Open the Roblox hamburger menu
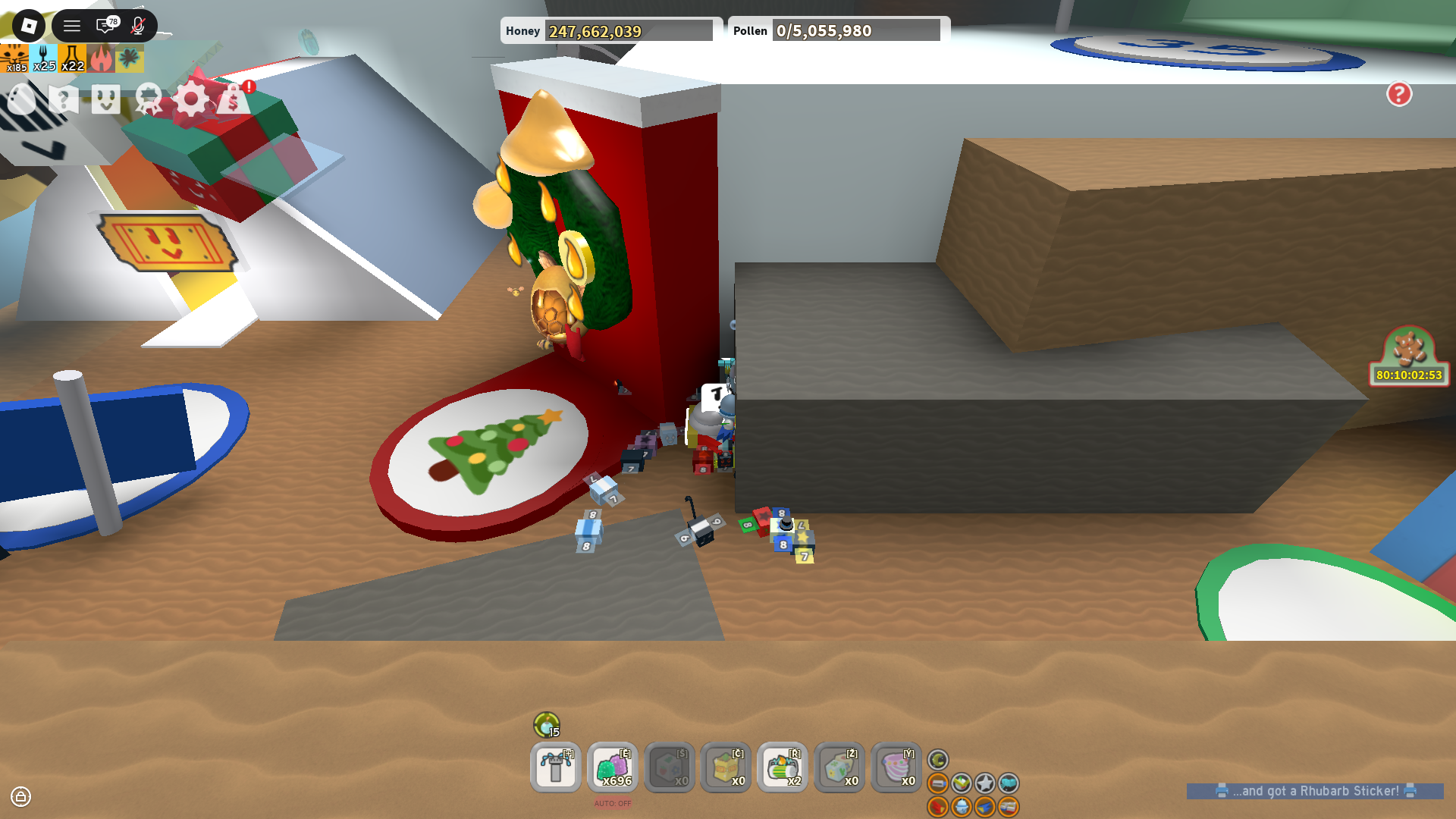 [x=71, y=25]
